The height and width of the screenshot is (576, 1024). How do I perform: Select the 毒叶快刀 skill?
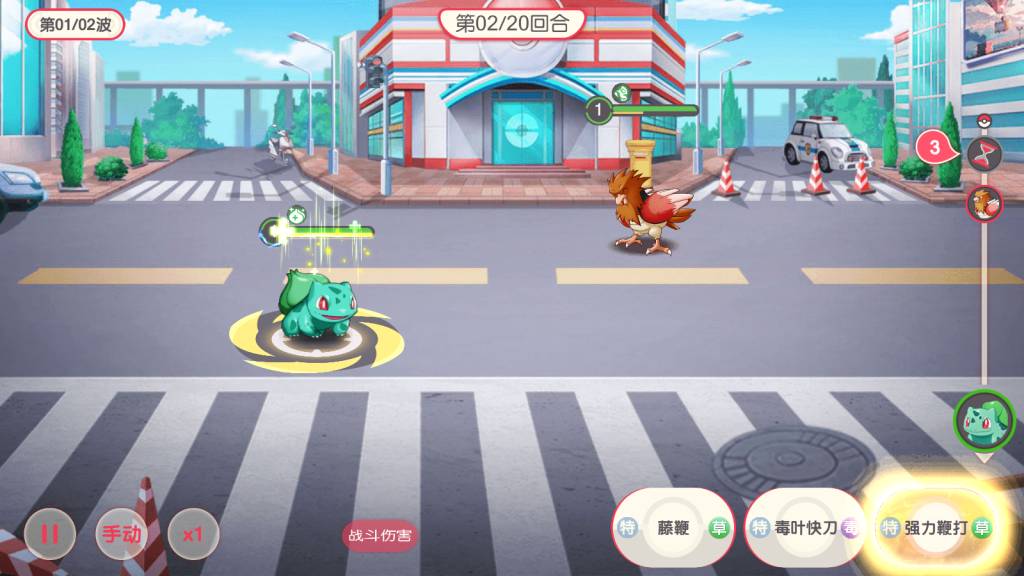pyautogui.click(x=805, y=528)
